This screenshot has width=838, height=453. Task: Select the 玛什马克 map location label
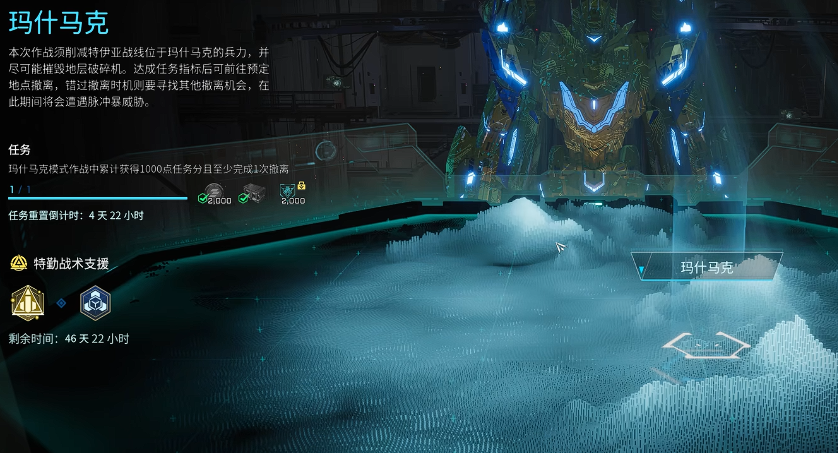[x=707, y=267]
